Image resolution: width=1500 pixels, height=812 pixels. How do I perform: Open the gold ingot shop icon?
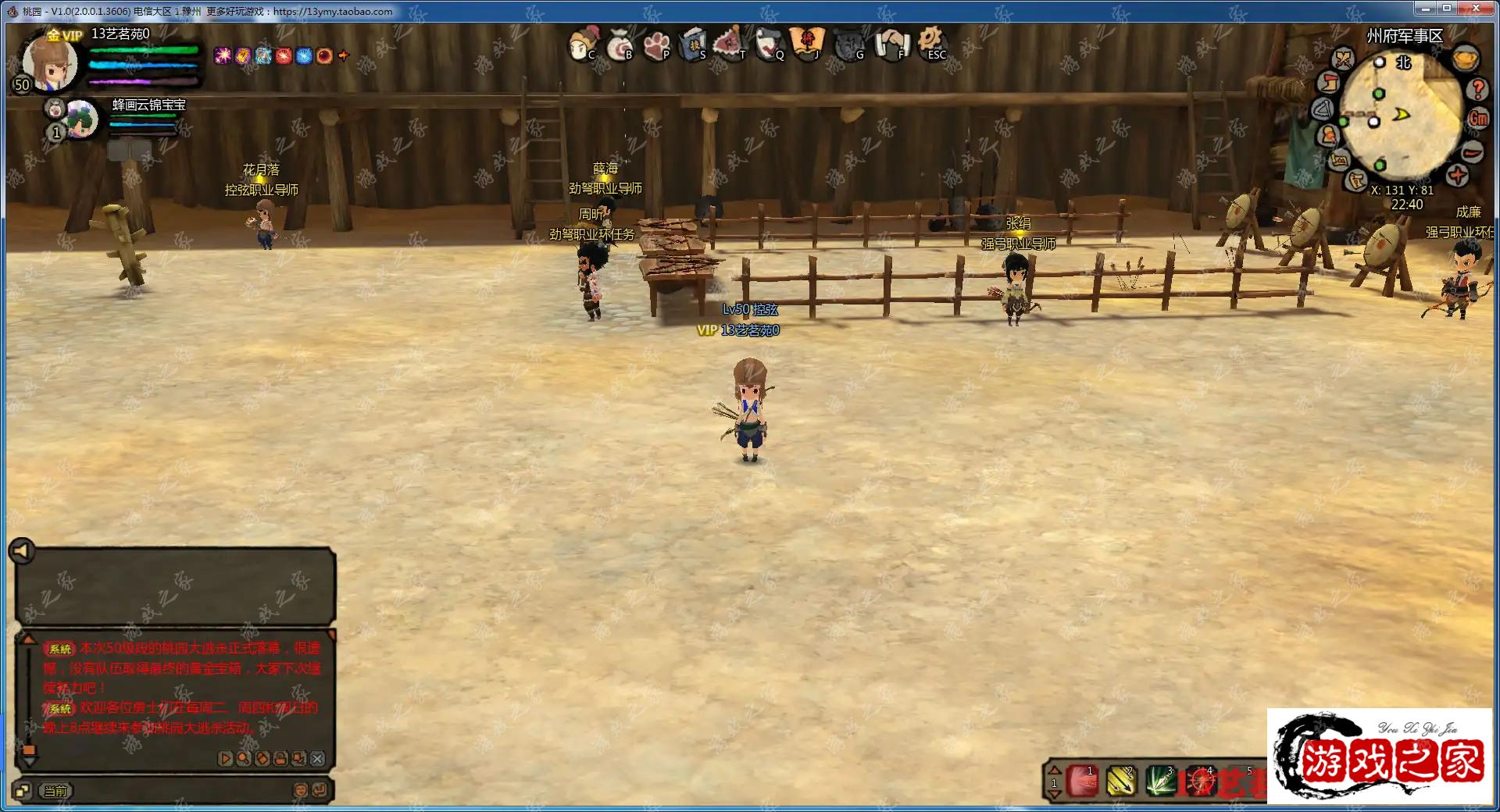click(1466, 59)
